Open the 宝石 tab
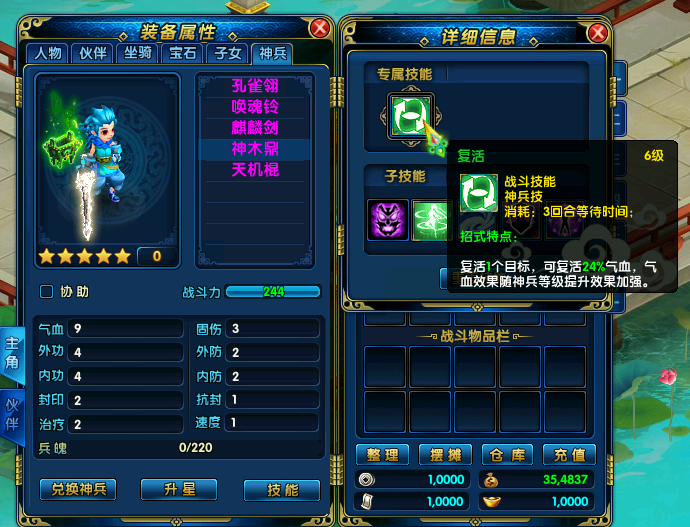Screen dimensions: 690x527 pyautogui.click(x=183, y=53)
